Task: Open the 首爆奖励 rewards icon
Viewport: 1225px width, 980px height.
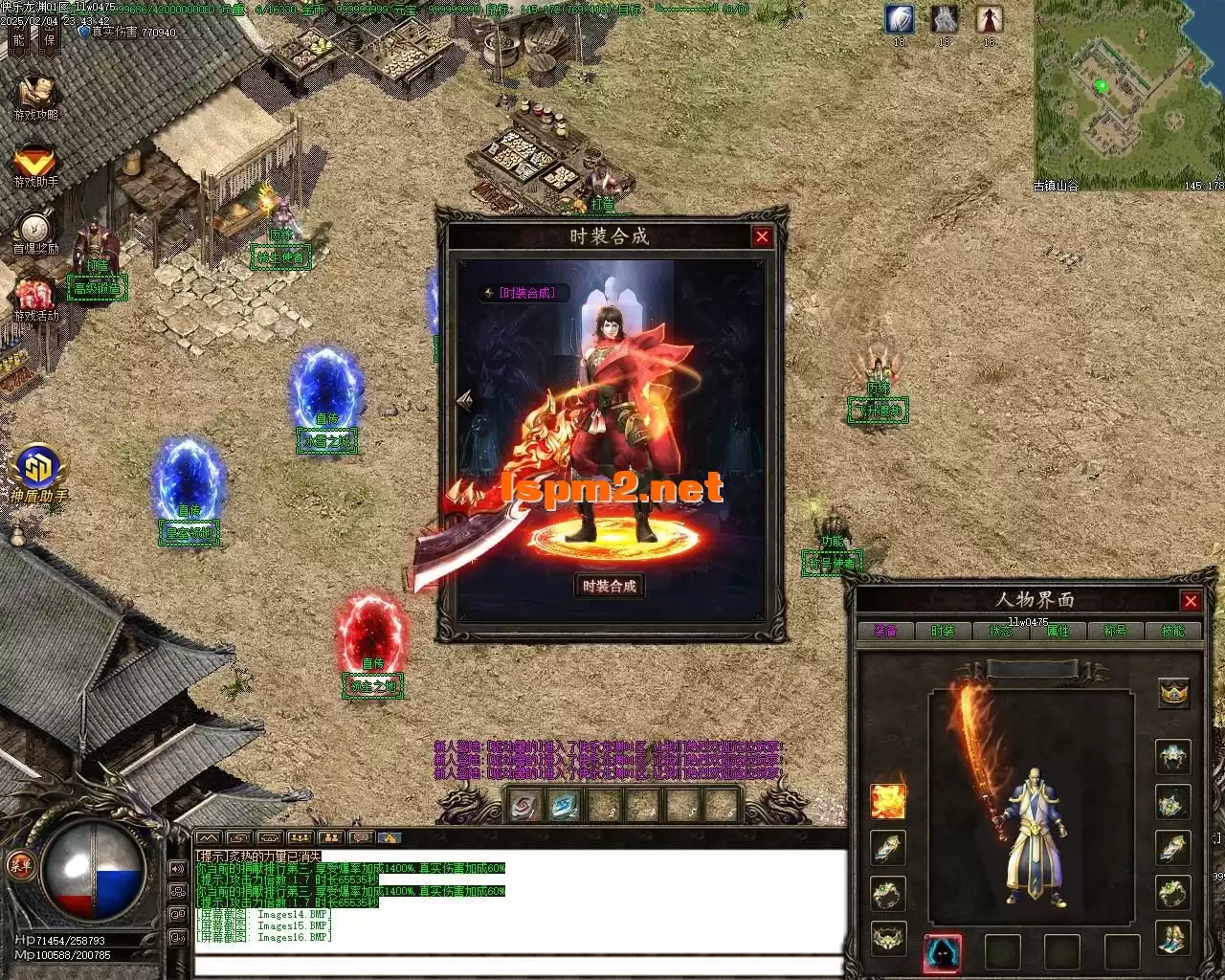Action: (35, 232)
